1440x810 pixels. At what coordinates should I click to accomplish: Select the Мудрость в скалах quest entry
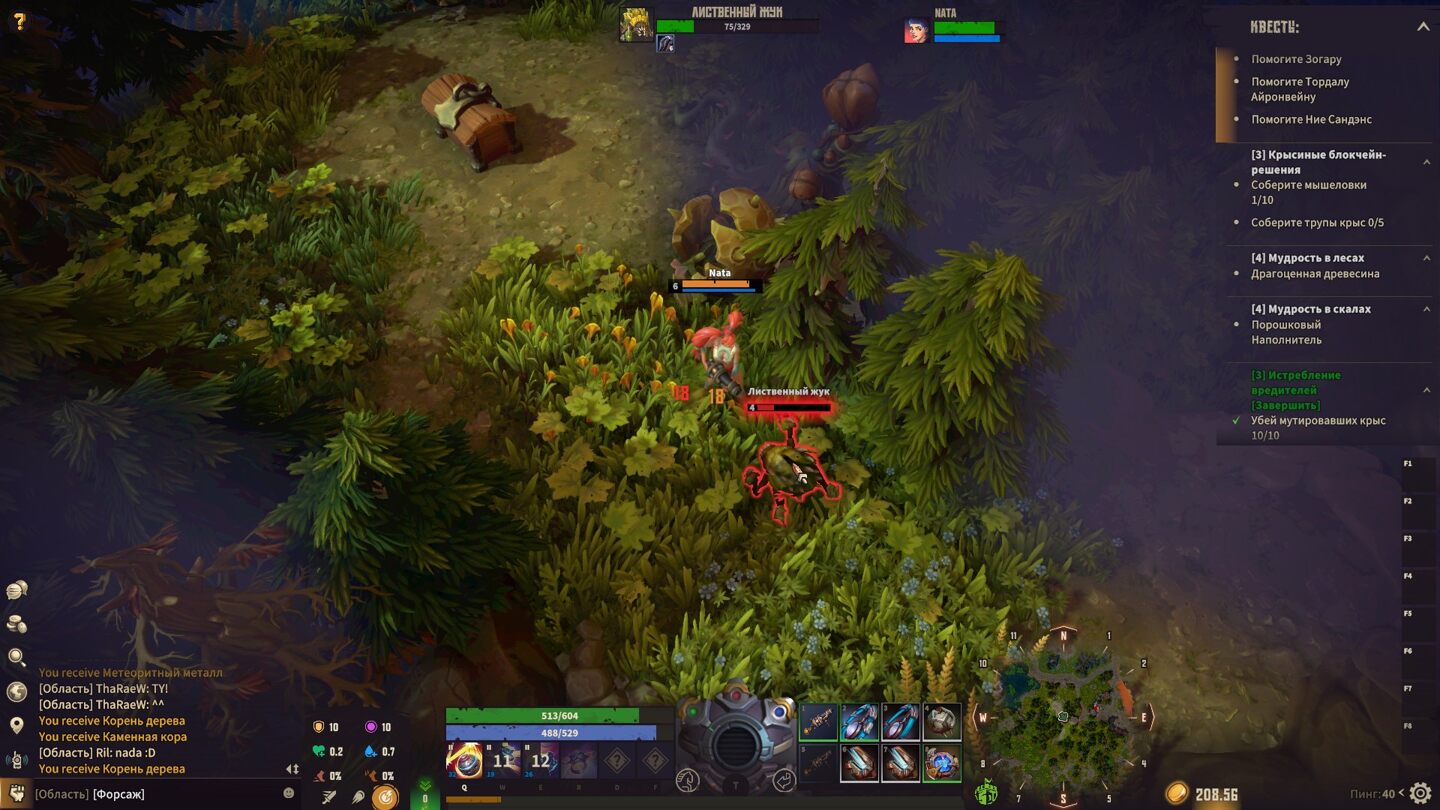coord(1310,309)
